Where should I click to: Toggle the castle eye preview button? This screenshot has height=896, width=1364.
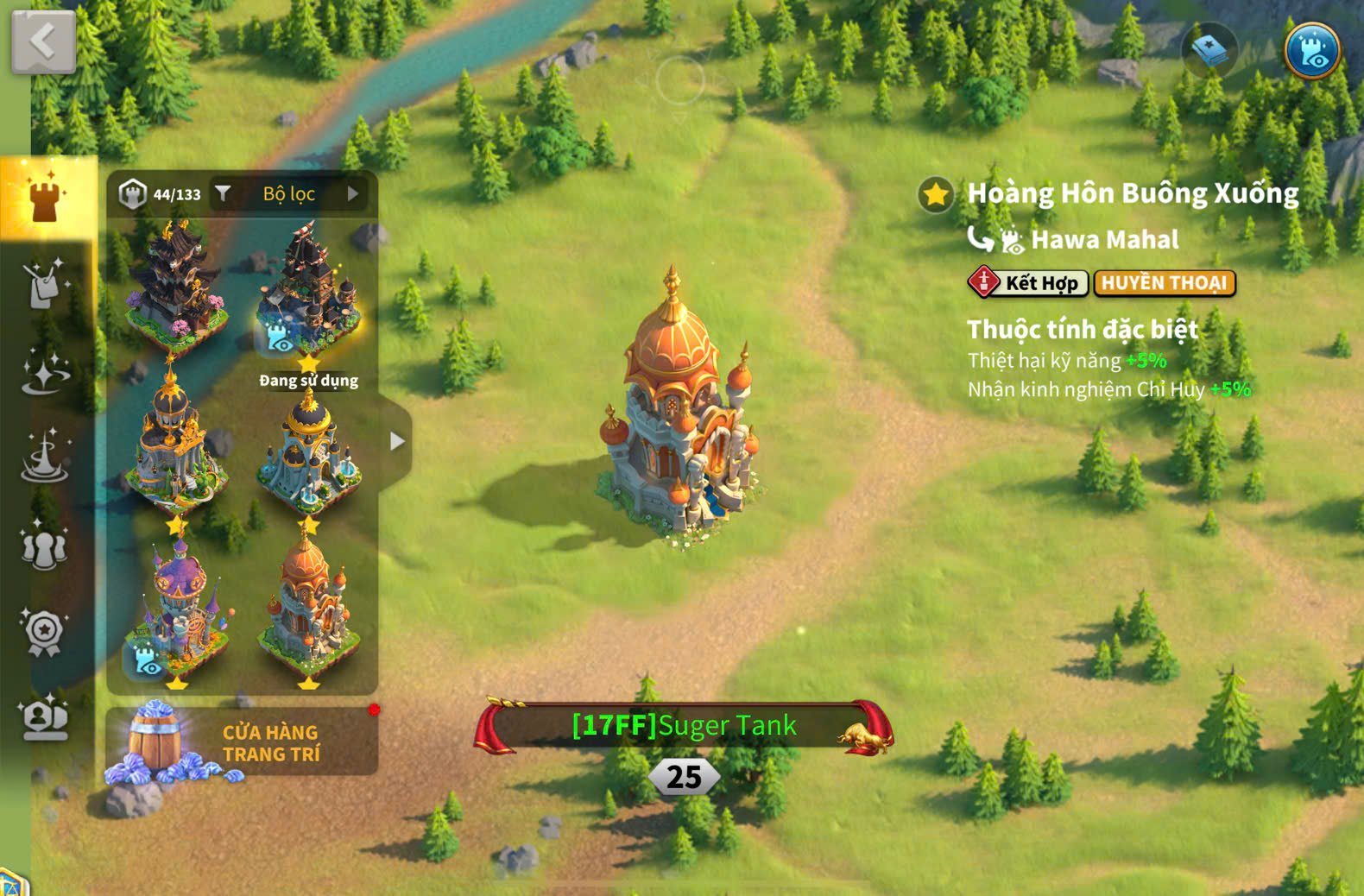click(1311, 51)
